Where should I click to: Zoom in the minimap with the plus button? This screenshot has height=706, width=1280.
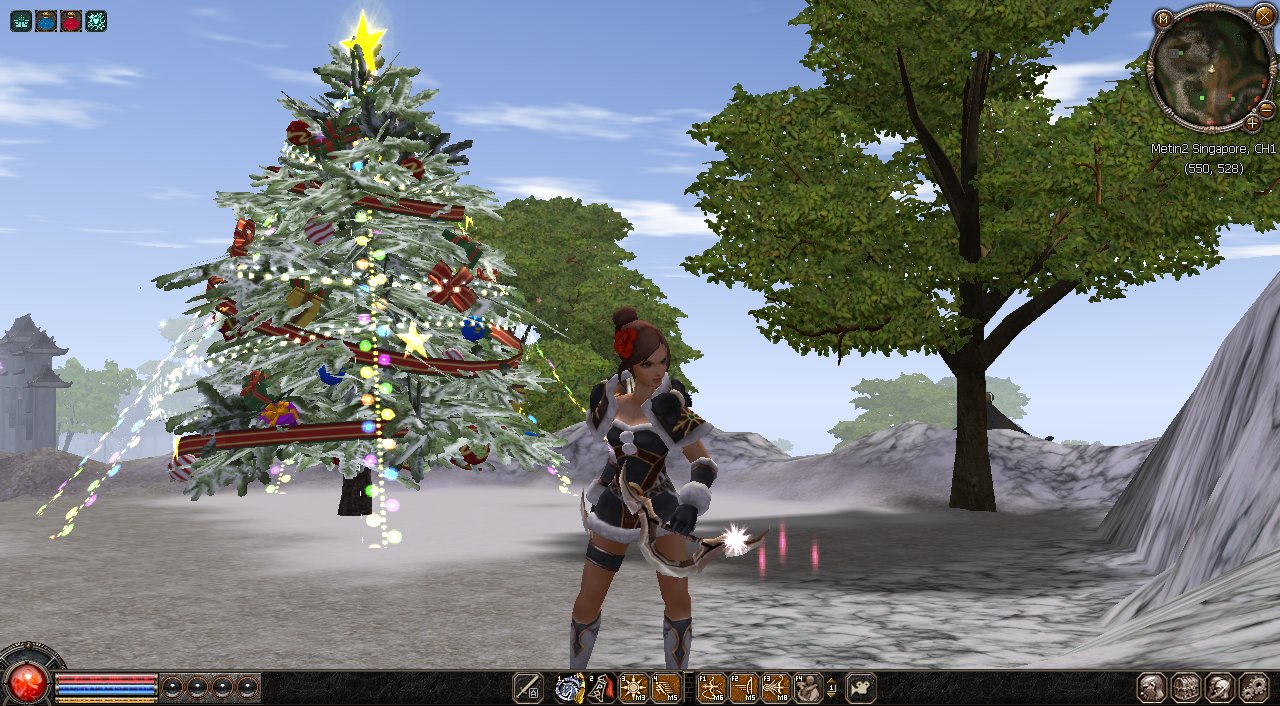[x=1252, y=123]
